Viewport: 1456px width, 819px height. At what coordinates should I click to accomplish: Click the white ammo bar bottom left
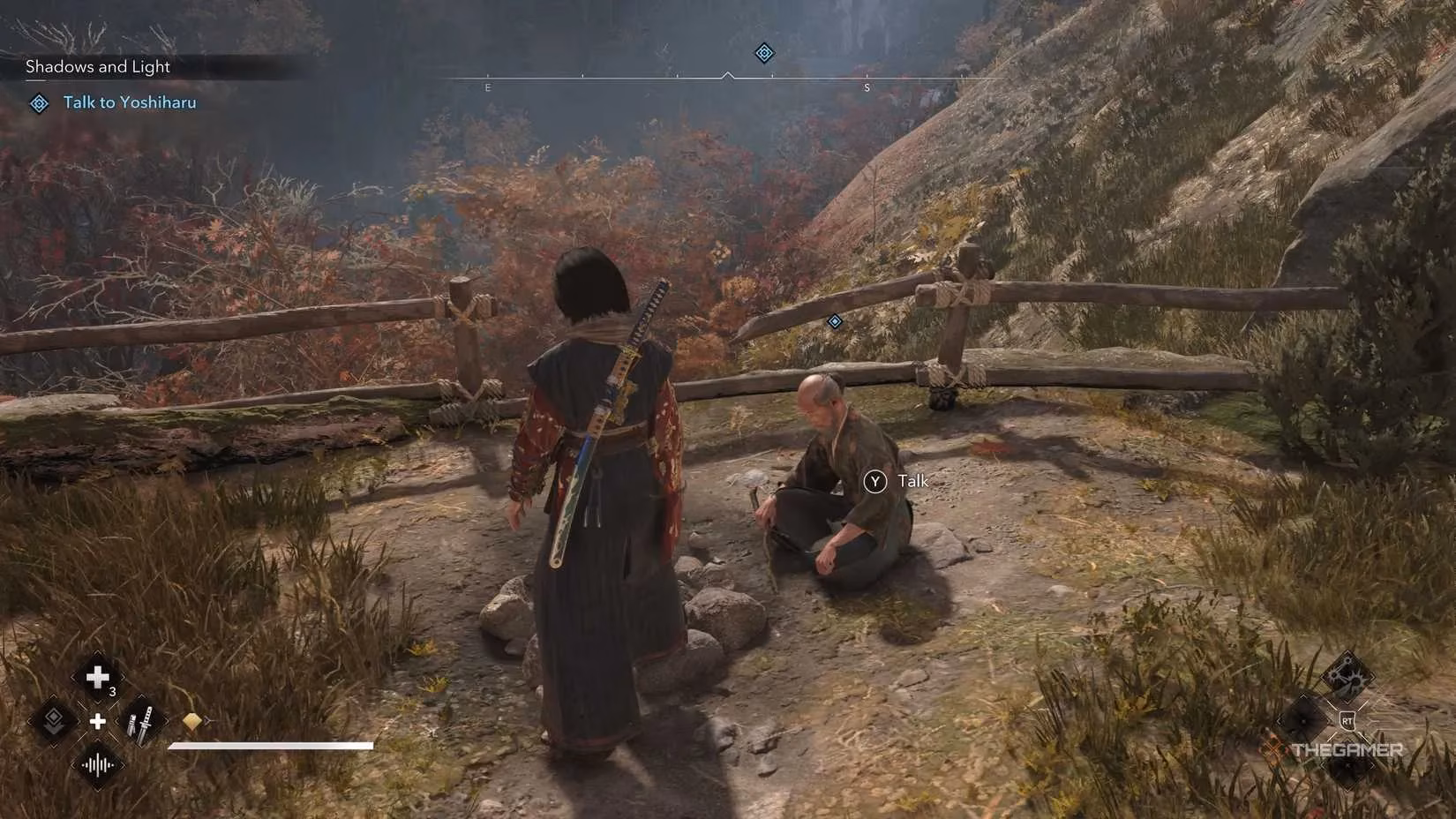click(270, 745)
